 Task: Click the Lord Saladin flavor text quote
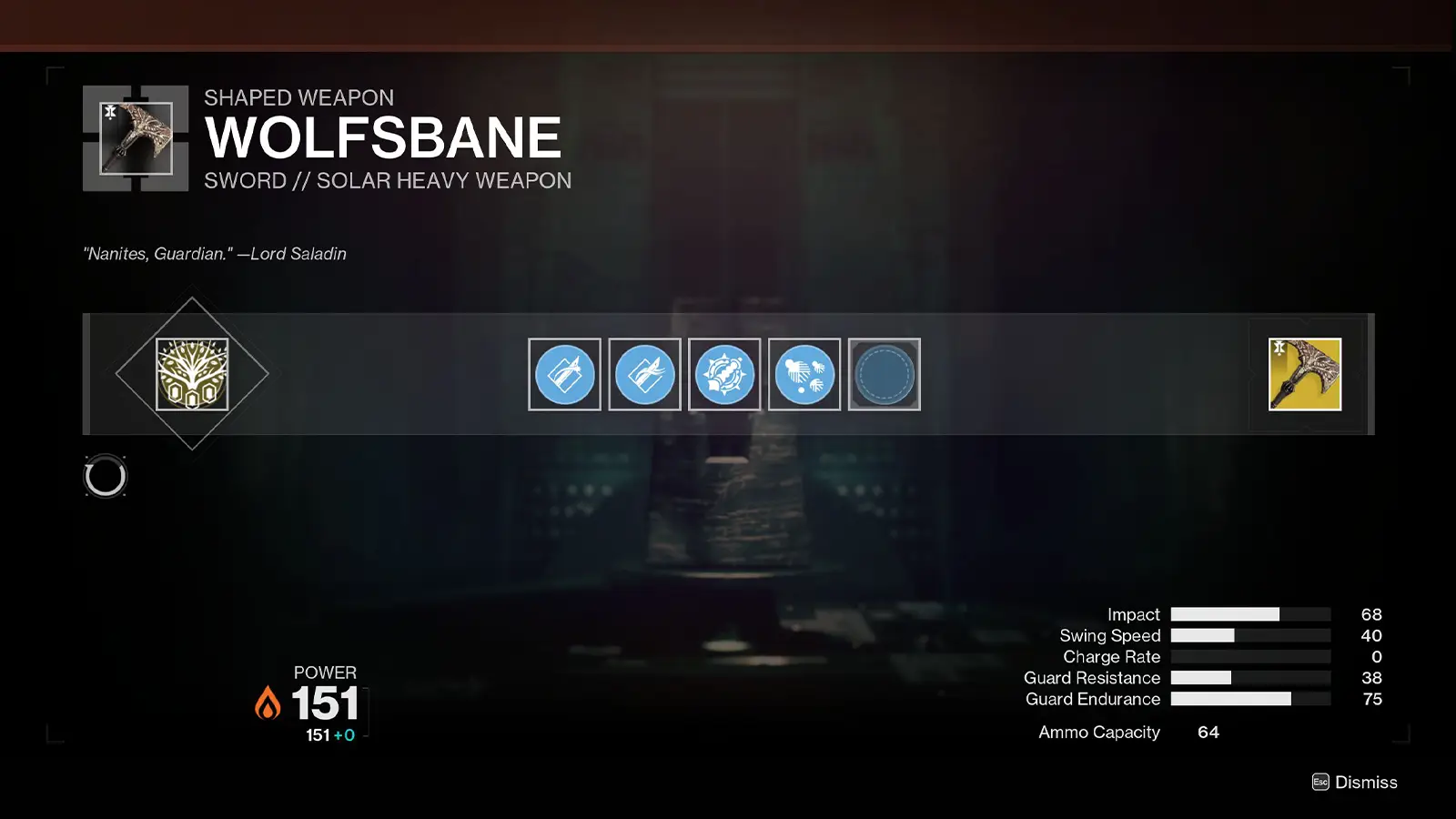point(215,254)
